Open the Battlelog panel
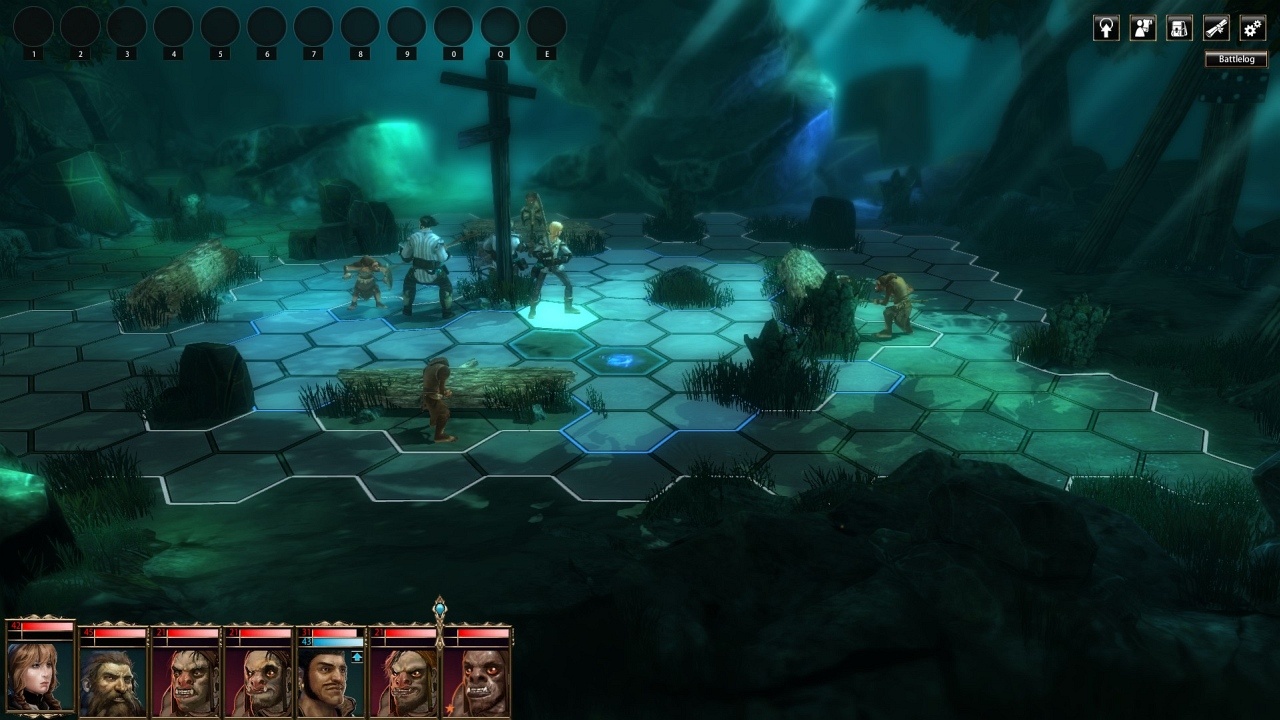The height and width of the screenshot is (720, 1280). (x=1236, y=60)
